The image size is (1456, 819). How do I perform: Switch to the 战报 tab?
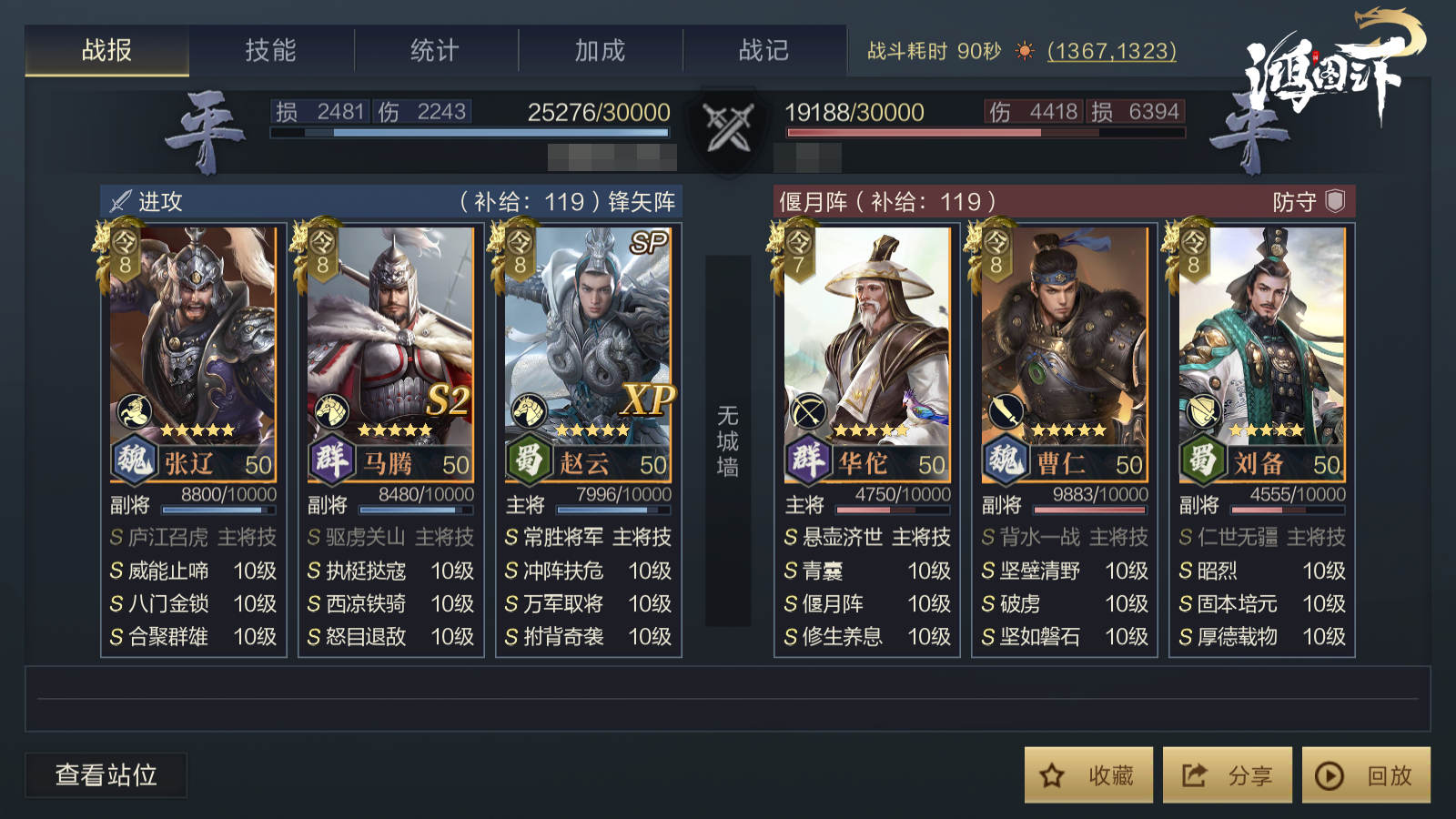(x=106, y=50)
